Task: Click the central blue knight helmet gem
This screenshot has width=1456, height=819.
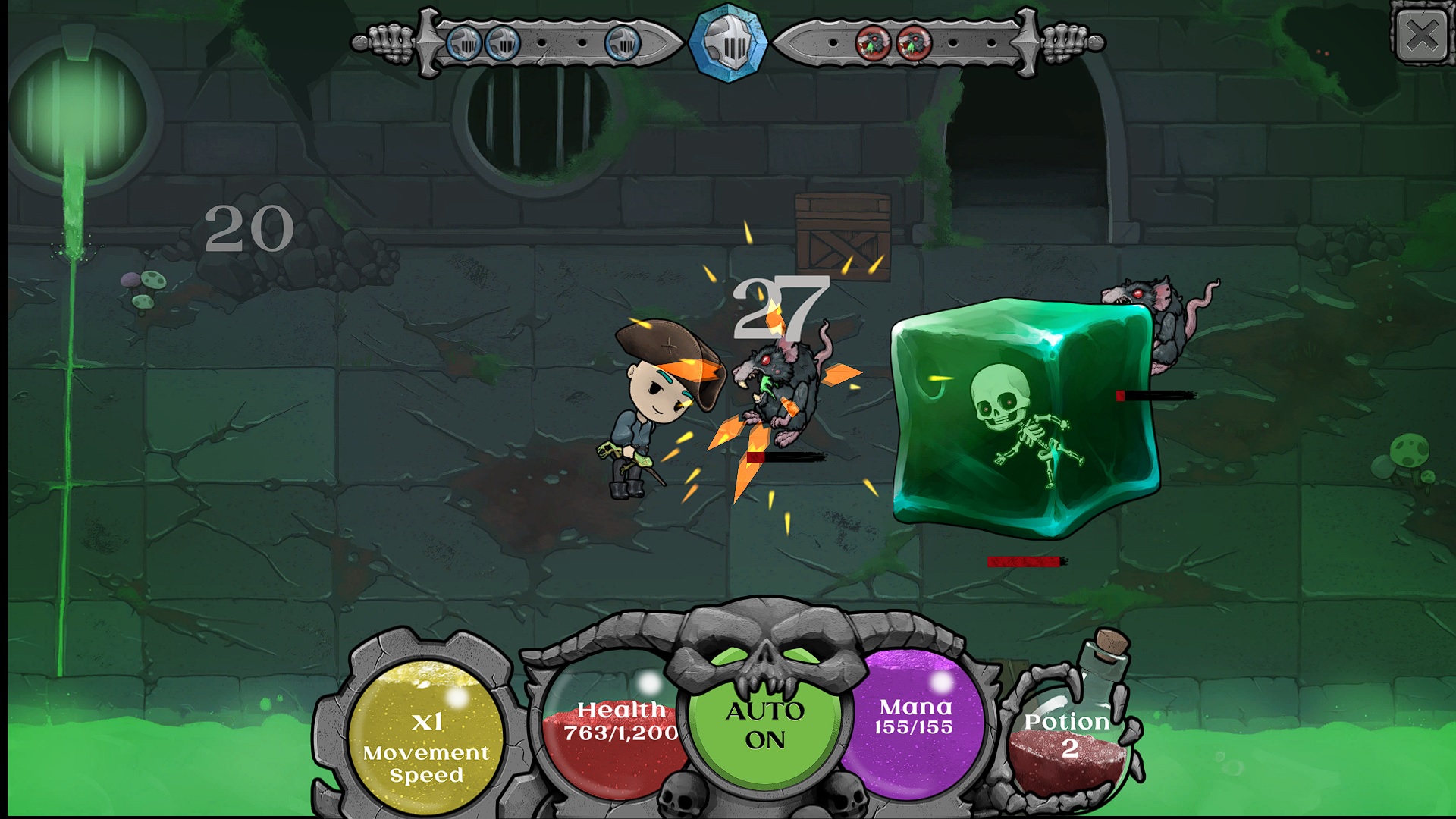Action: point(728,42)
